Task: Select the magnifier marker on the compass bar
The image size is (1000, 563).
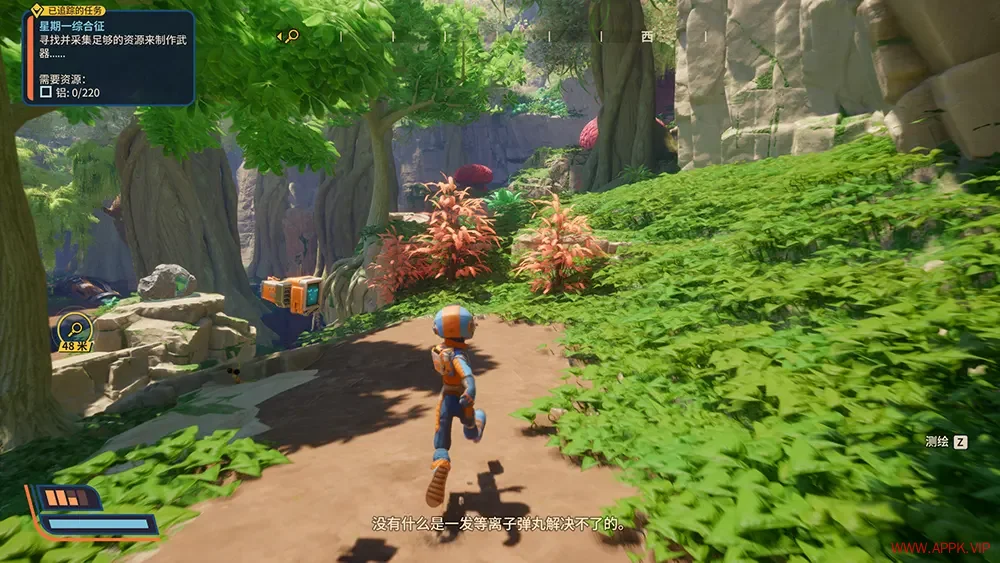Action: tap(292, 36)
